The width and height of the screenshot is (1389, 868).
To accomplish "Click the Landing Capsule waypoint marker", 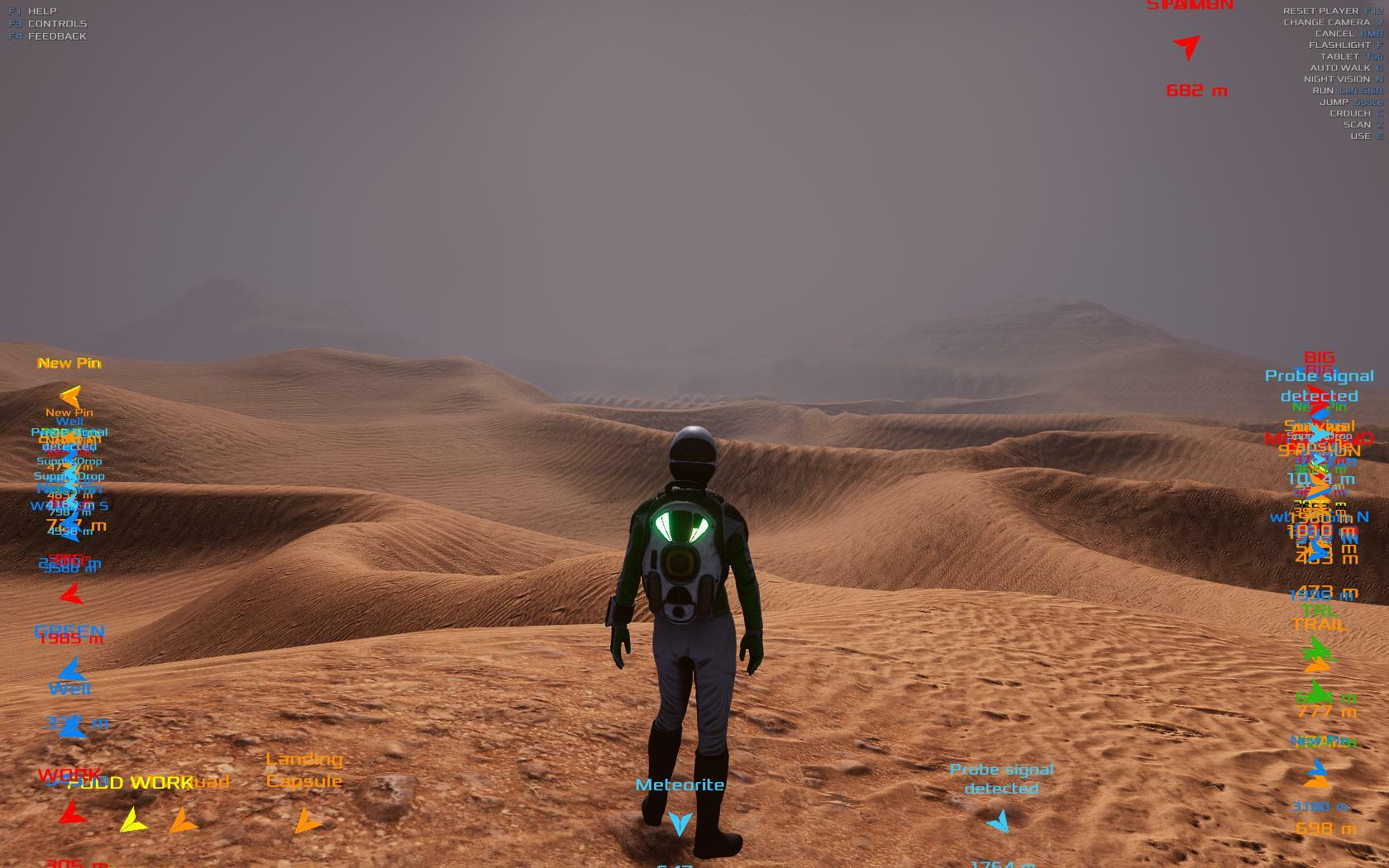I will pyautogui.click(x=308, y=821).
